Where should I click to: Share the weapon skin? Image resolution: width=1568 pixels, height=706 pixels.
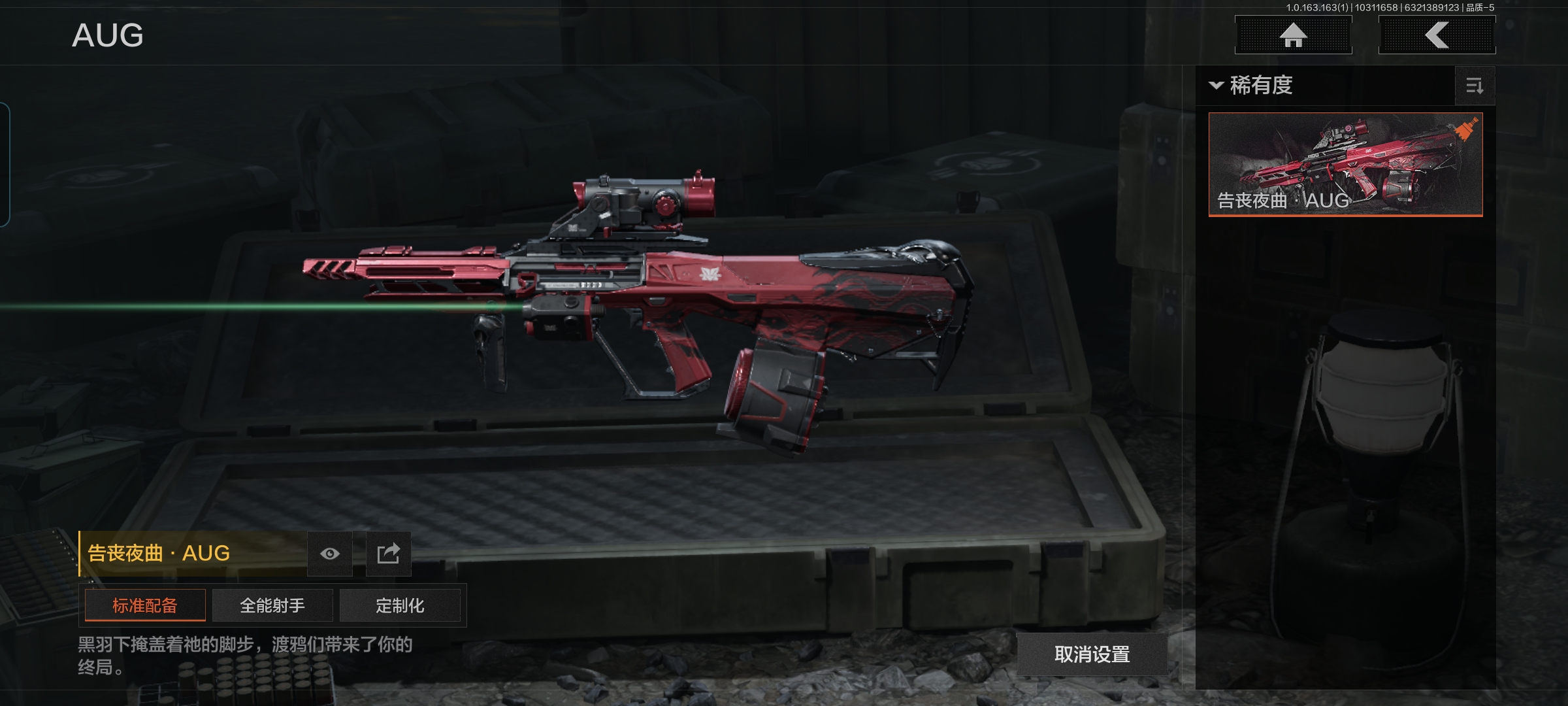(388, 554)
